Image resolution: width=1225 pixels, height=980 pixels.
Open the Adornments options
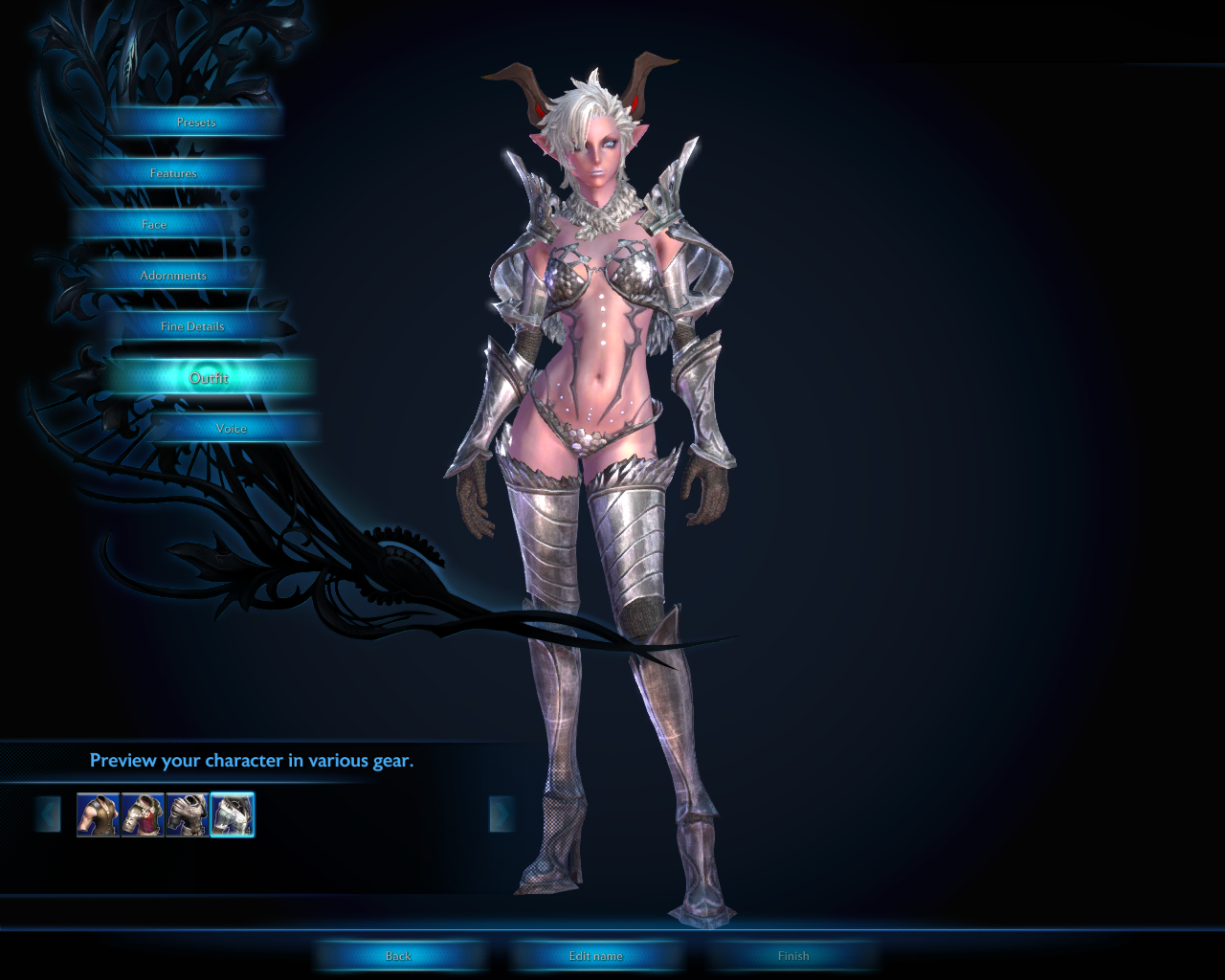(x=173, y=276)
